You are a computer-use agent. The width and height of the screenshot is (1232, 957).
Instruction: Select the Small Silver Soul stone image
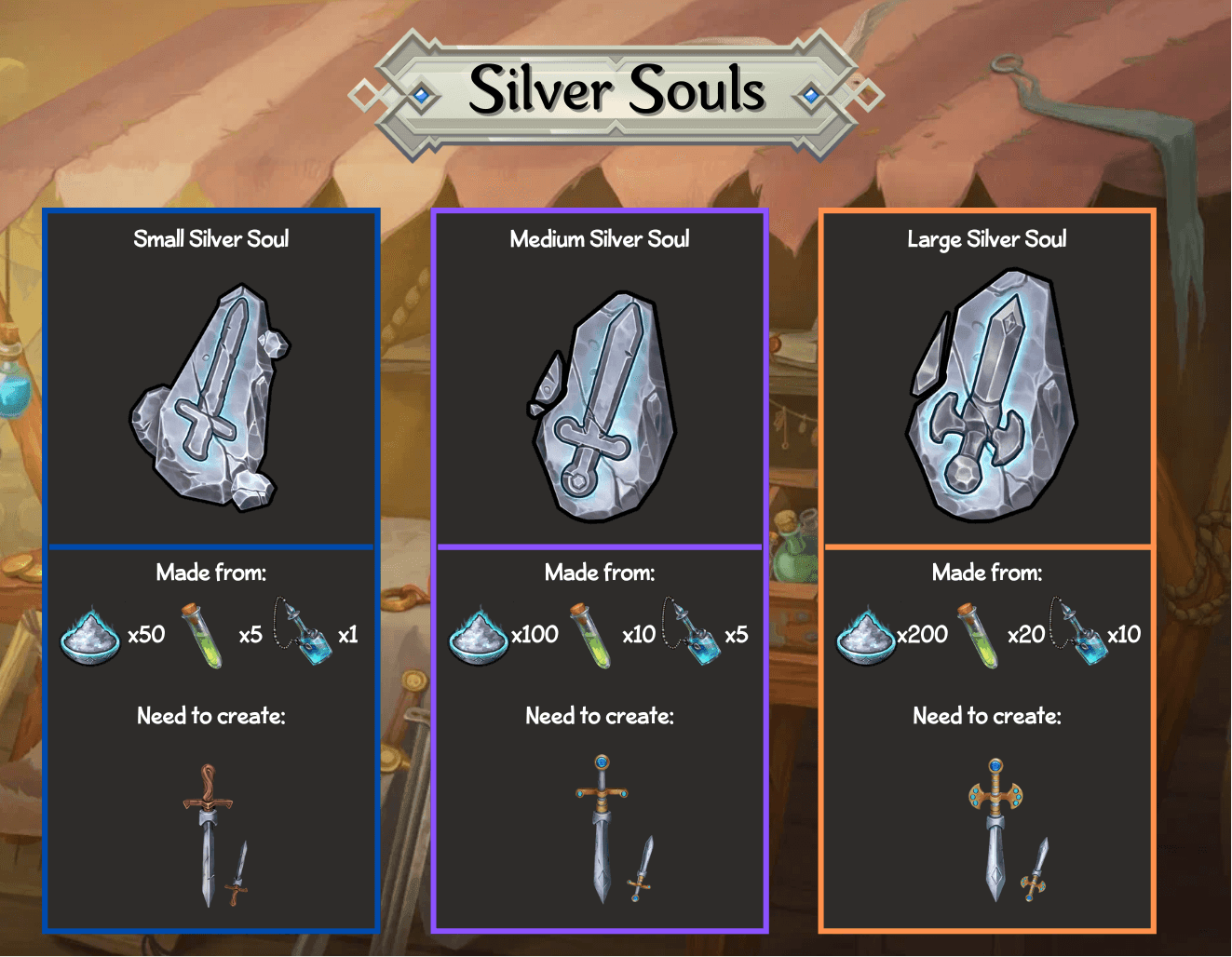click(210, 398)
